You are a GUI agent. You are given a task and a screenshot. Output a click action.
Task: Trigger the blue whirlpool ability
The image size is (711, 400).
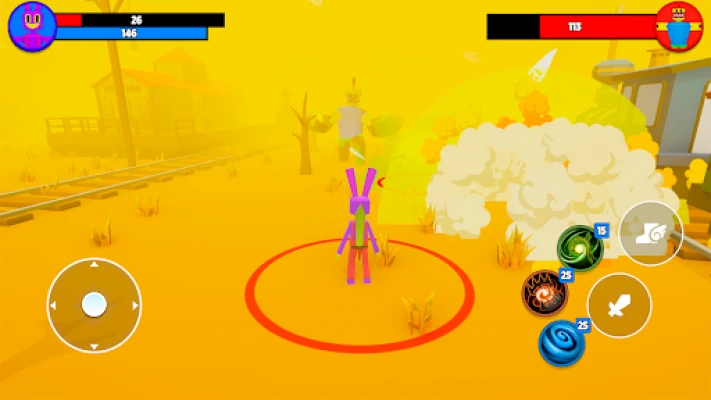point(562,343)
